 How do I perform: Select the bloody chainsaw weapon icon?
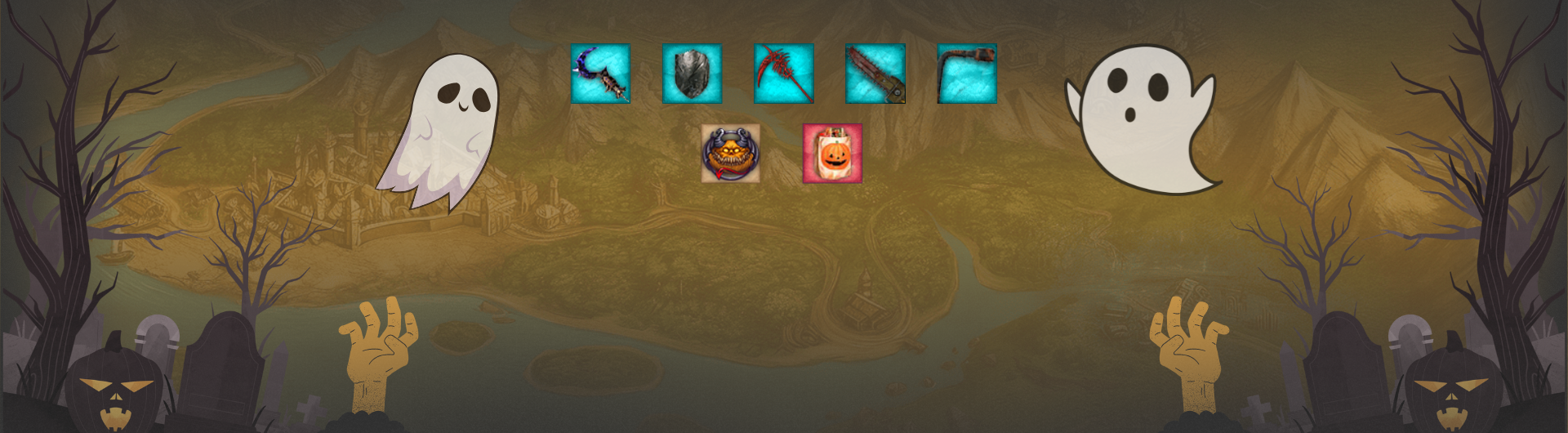tap(875, 74)
